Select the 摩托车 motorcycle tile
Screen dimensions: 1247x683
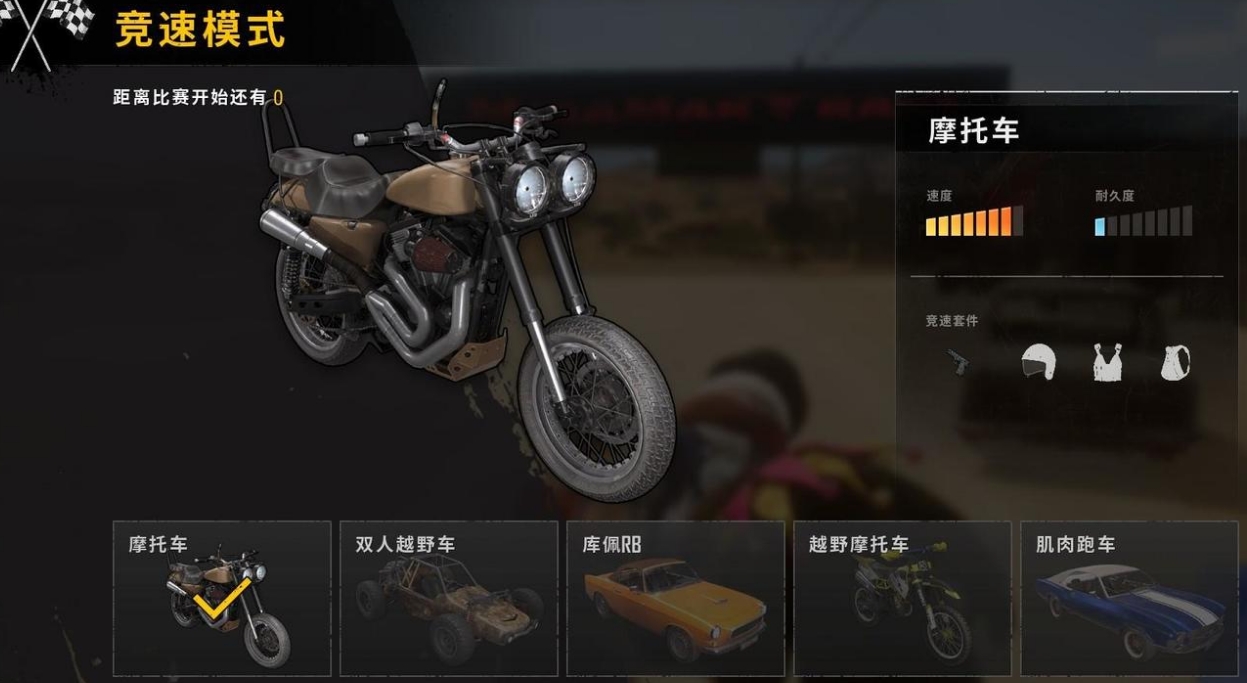click(222, 598)
